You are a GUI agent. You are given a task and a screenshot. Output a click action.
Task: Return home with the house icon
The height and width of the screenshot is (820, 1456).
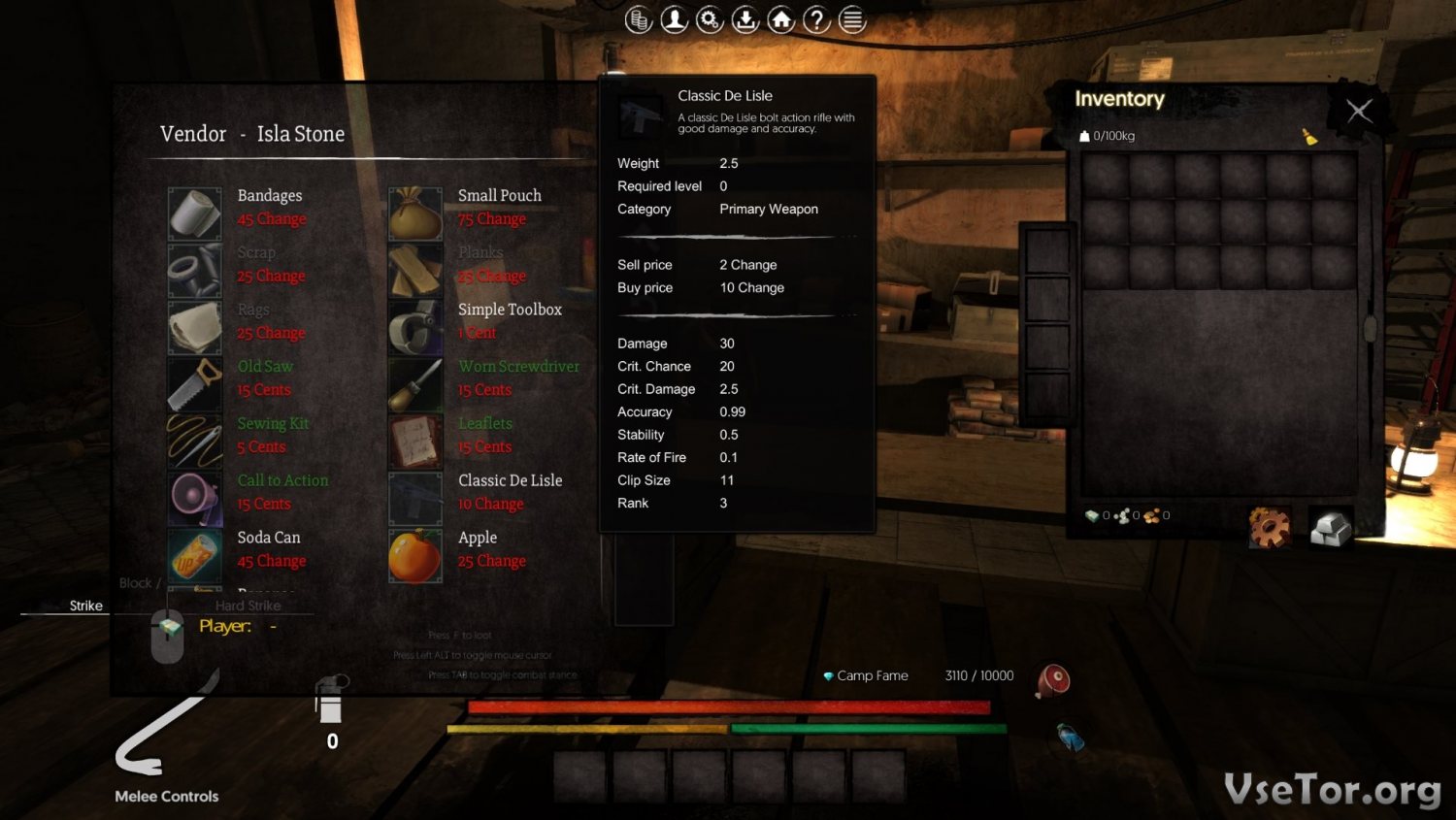[781, 19]
